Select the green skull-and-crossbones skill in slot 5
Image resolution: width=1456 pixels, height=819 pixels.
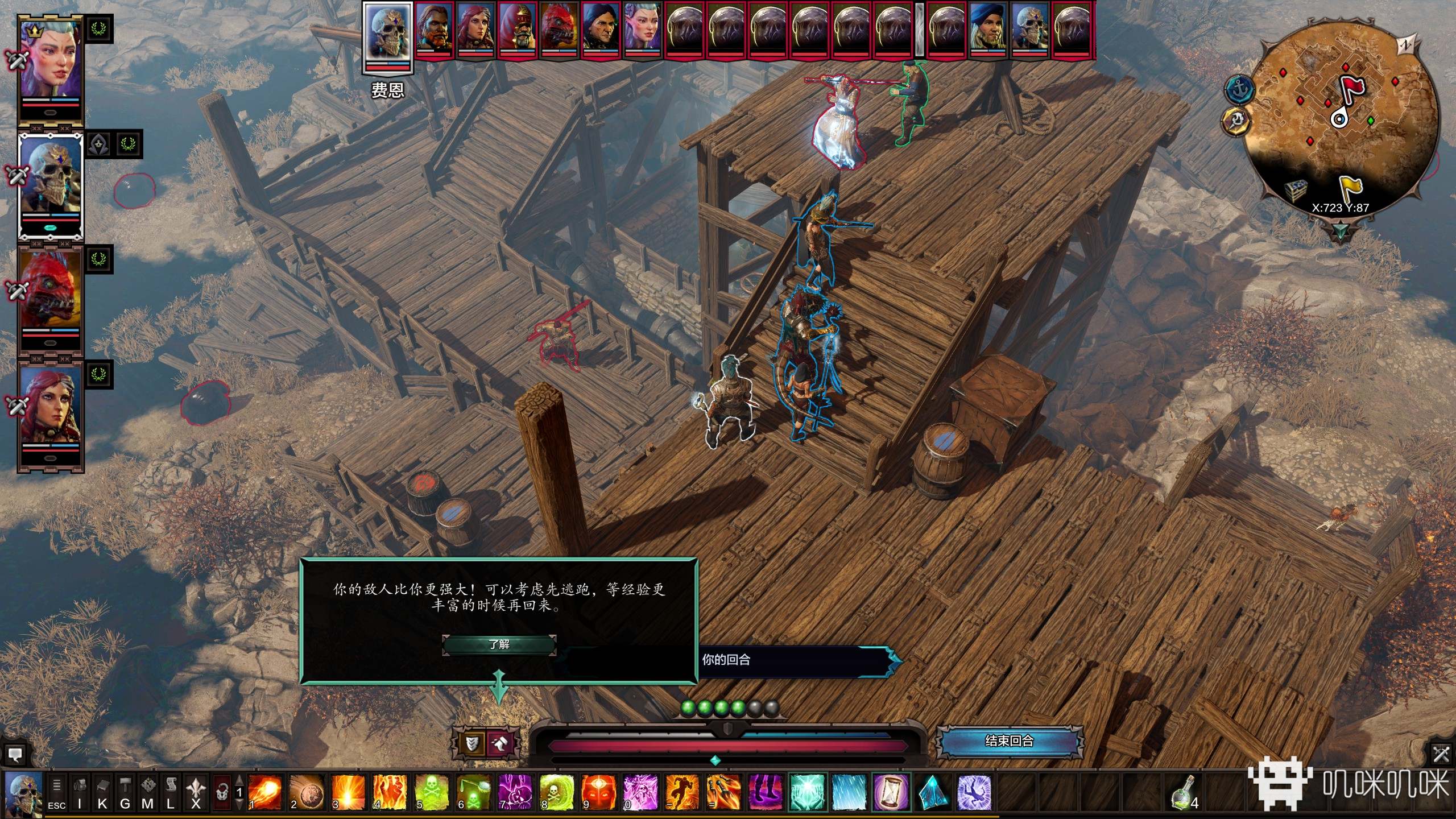(432, 791)
